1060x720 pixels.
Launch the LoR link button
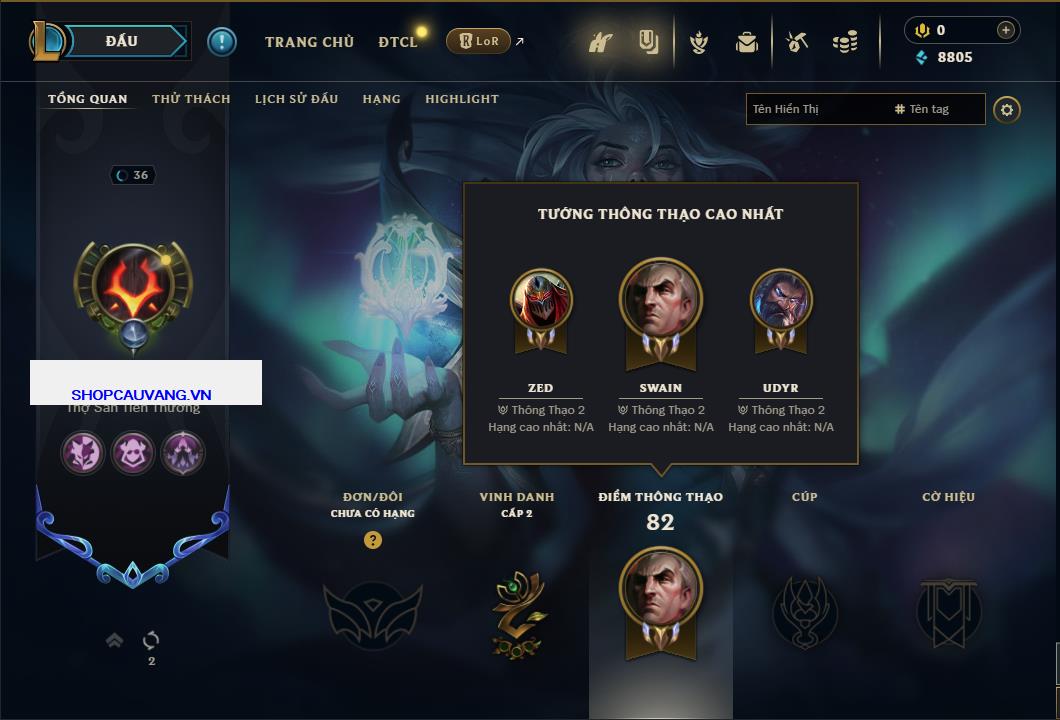pos(479,41)
